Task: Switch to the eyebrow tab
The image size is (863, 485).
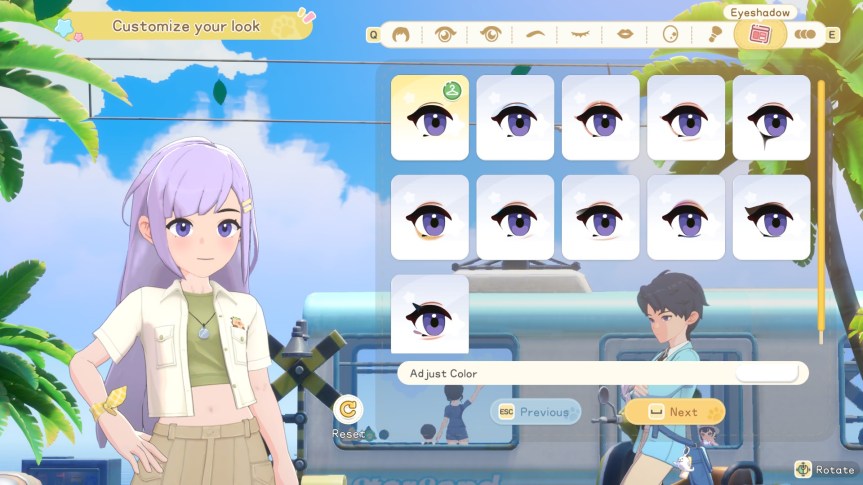Action: point(535,34)
